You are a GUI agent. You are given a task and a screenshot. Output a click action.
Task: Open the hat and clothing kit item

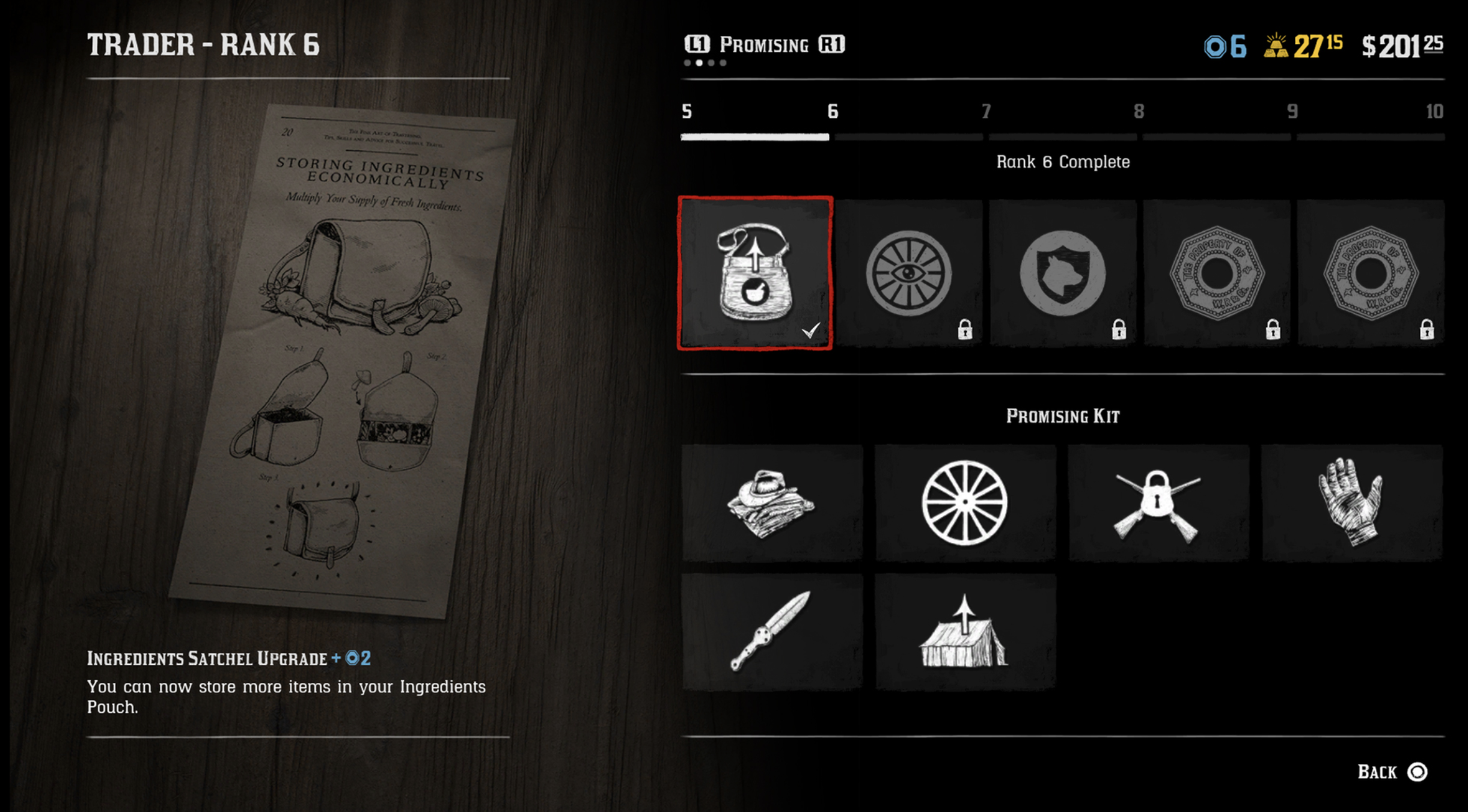click(772, 502)
